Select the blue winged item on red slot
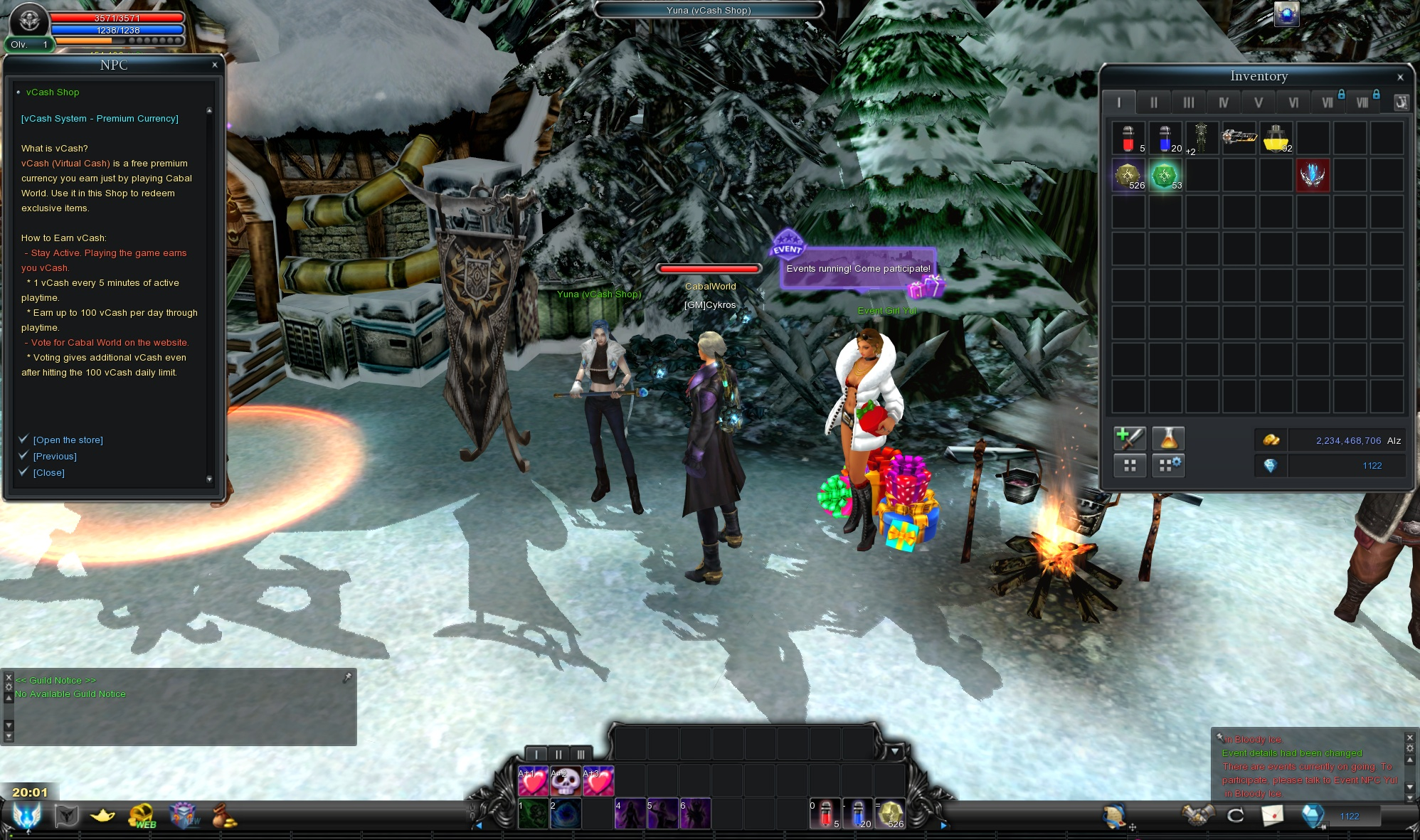This screenshot has height=840, width=1420. point(1313,175)
